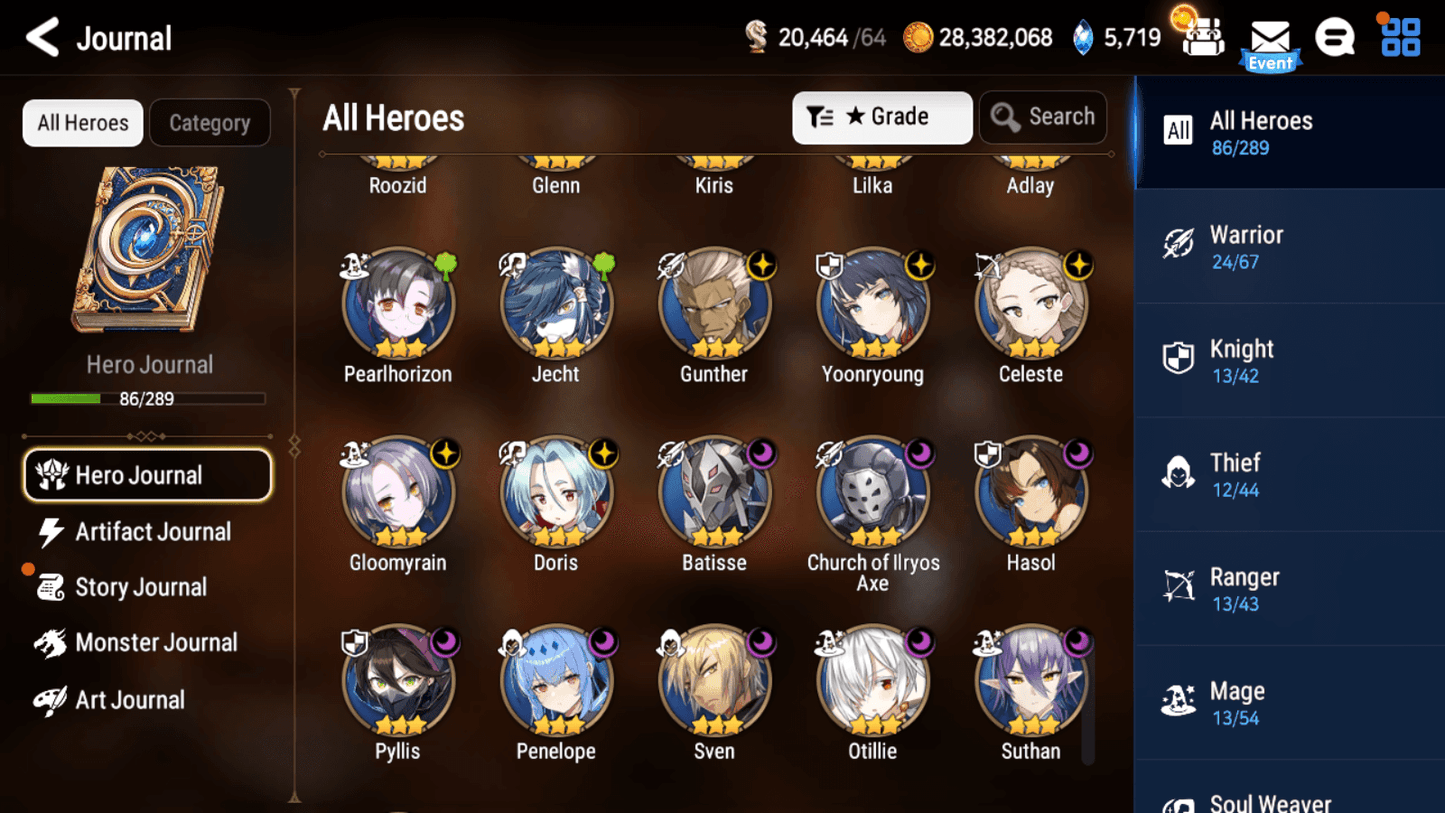Open the blue grid menu icon
Viewport: 1445px width, 813px height.
(1399, 36)
